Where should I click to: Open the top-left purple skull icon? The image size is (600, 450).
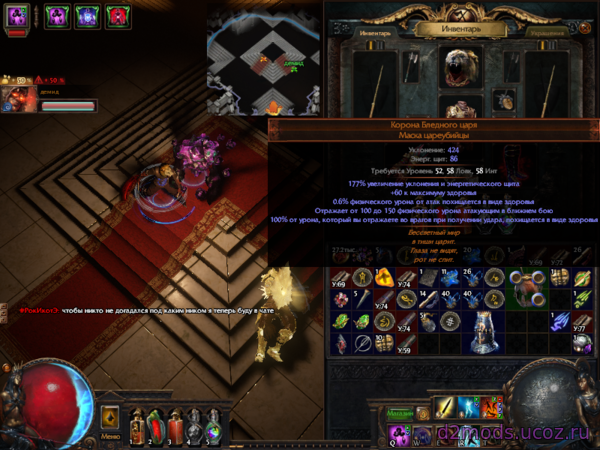coord(18,16)
